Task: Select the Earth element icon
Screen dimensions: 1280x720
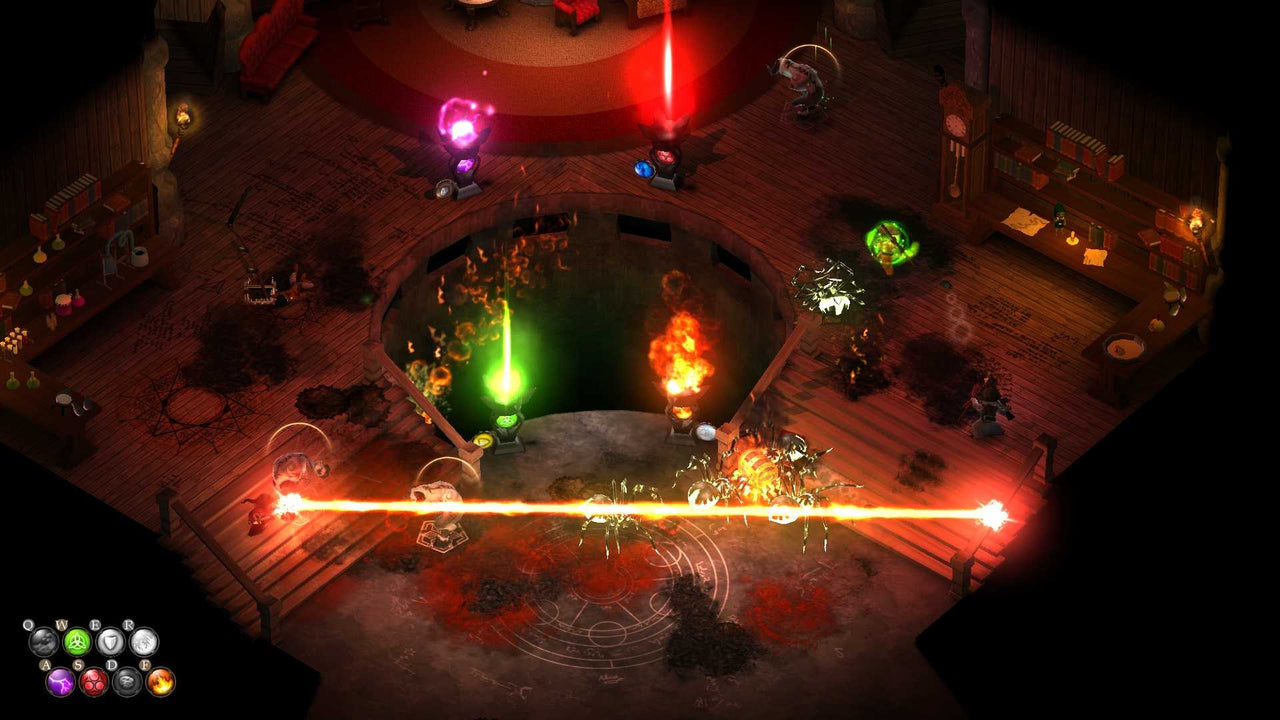Action: 128,683
